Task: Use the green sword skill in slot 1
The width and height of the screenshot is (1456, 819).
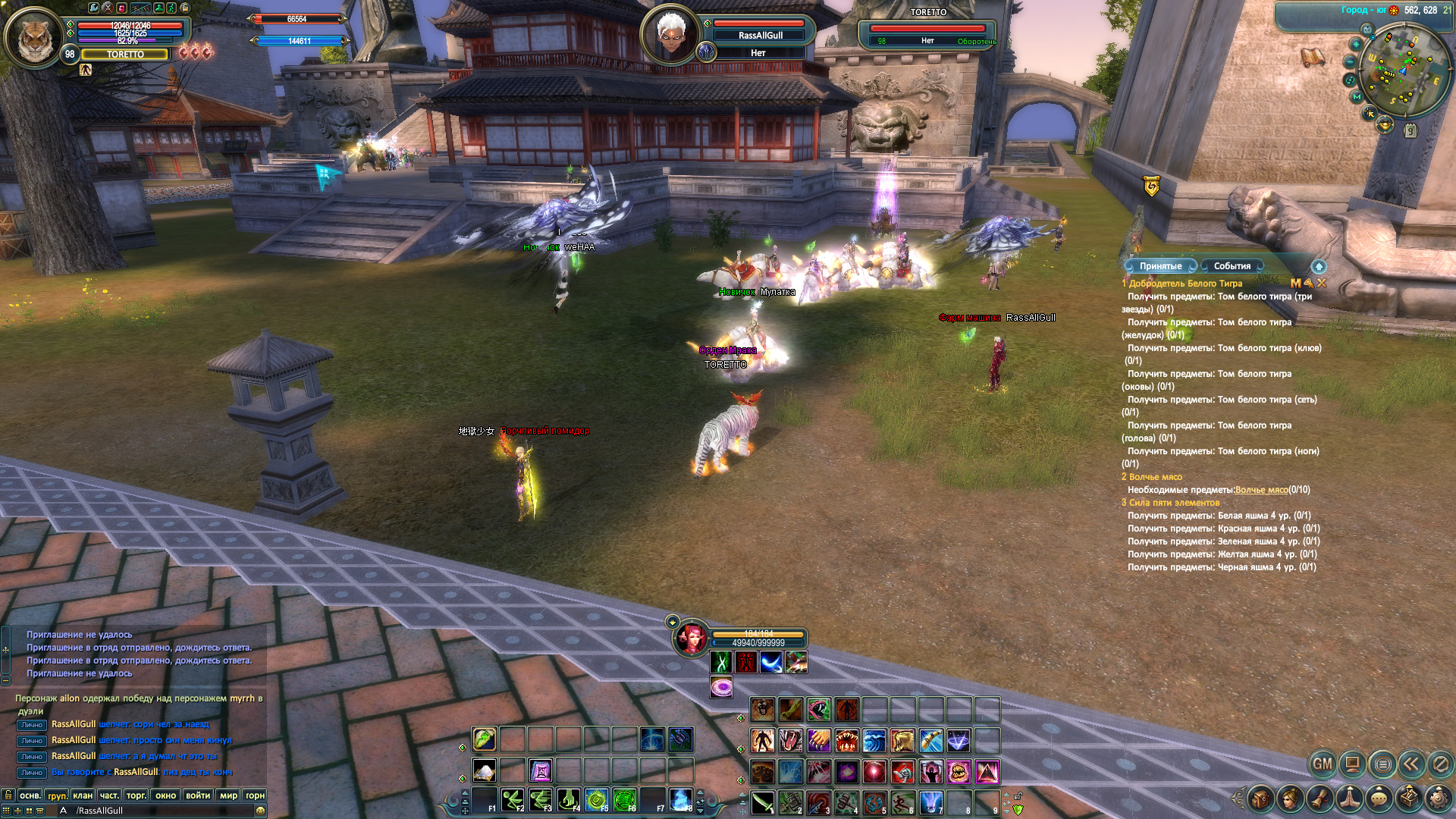Action: point(763,802)
